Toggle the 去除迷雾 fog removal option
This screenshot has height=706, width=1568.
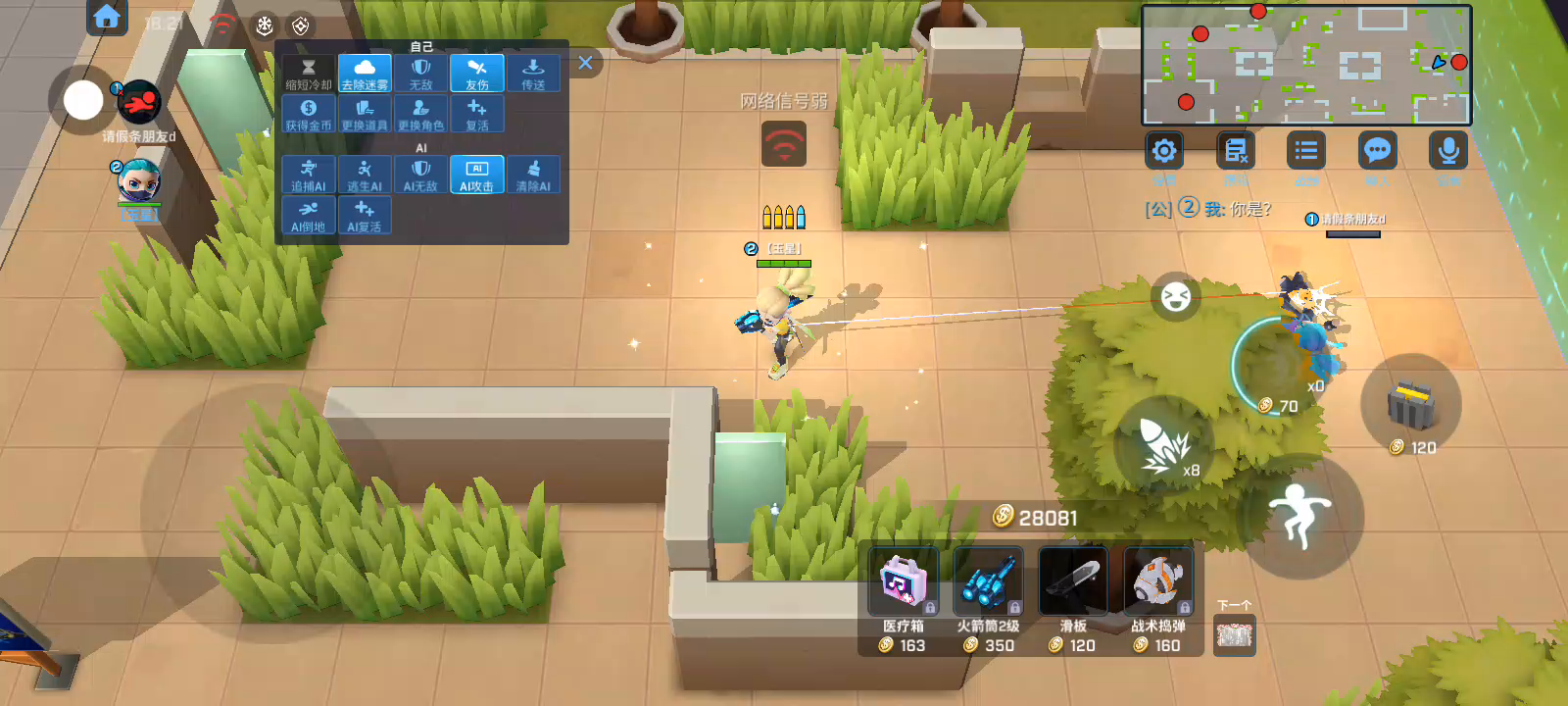(365, 74)
